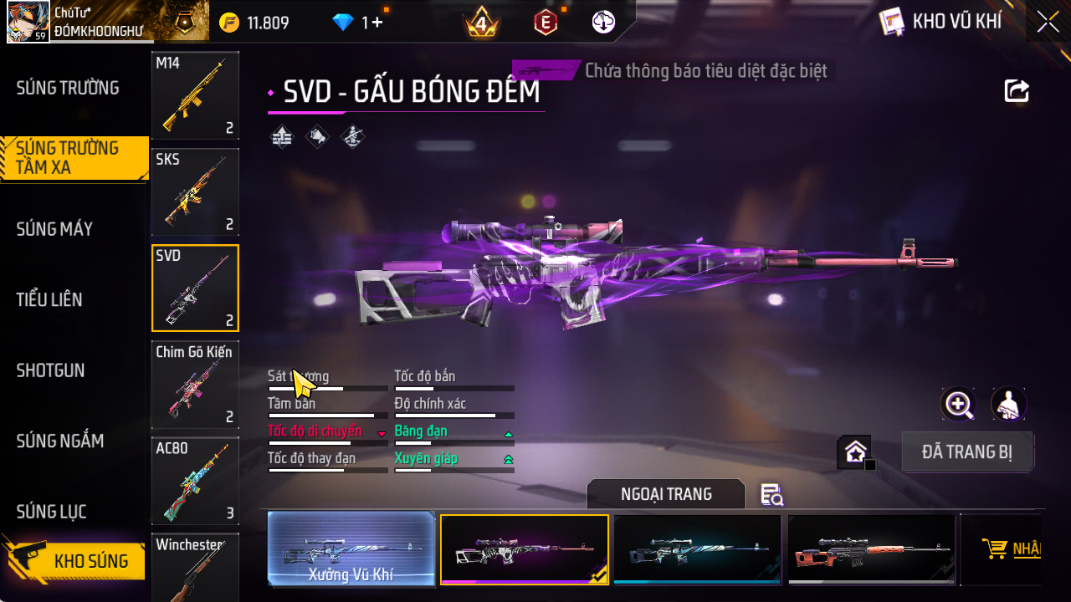Switch to Súng Ngắm category
Screen dimensions: 1071x602
pos(60,440)
